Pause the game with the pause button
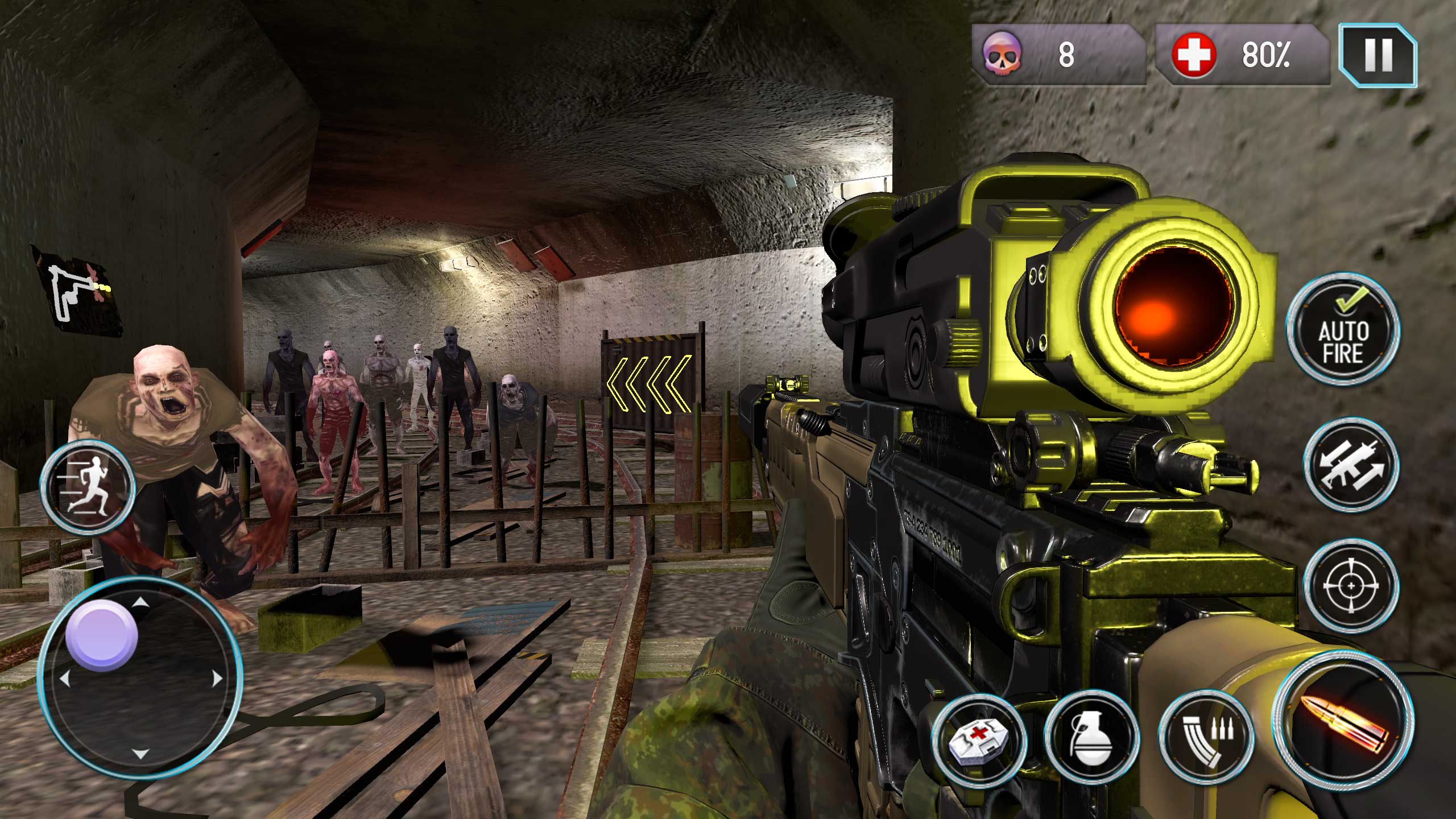The width and height of the screenshot is (1456, 819). pos(1378,55)
